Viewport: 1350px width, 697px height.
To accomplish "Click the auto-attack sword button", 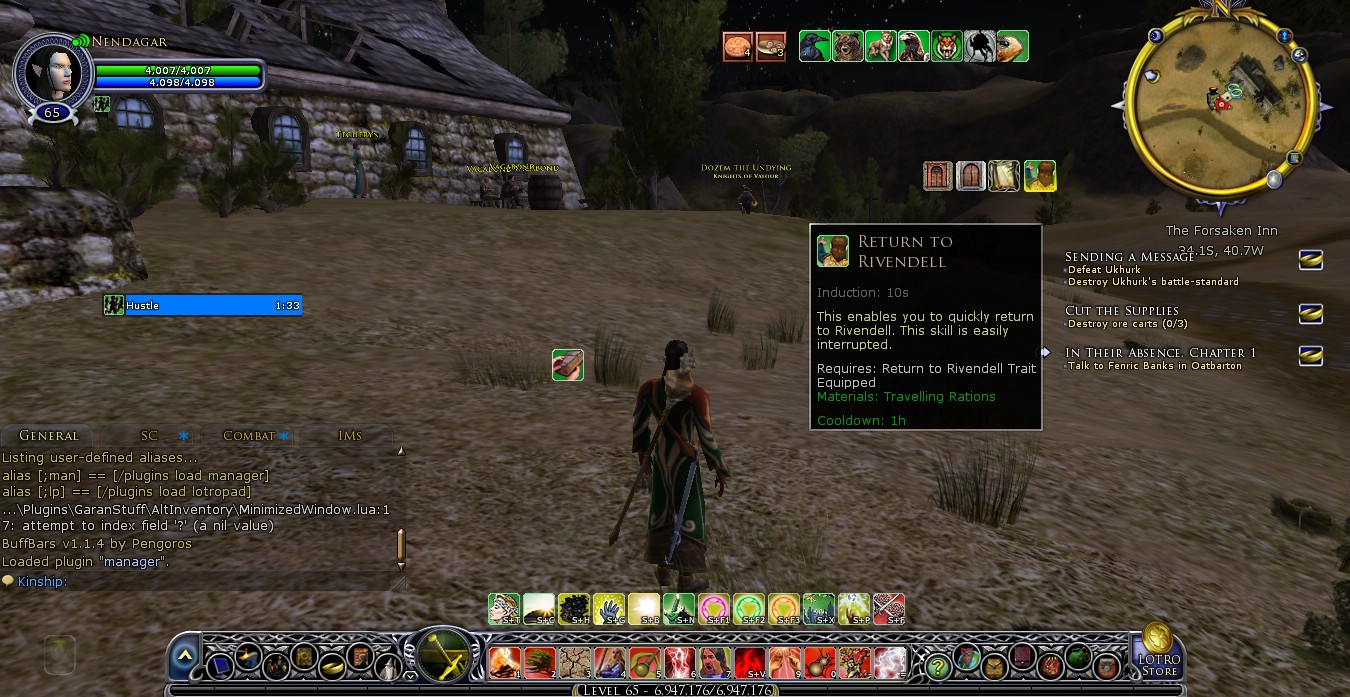I will point(439,656).
